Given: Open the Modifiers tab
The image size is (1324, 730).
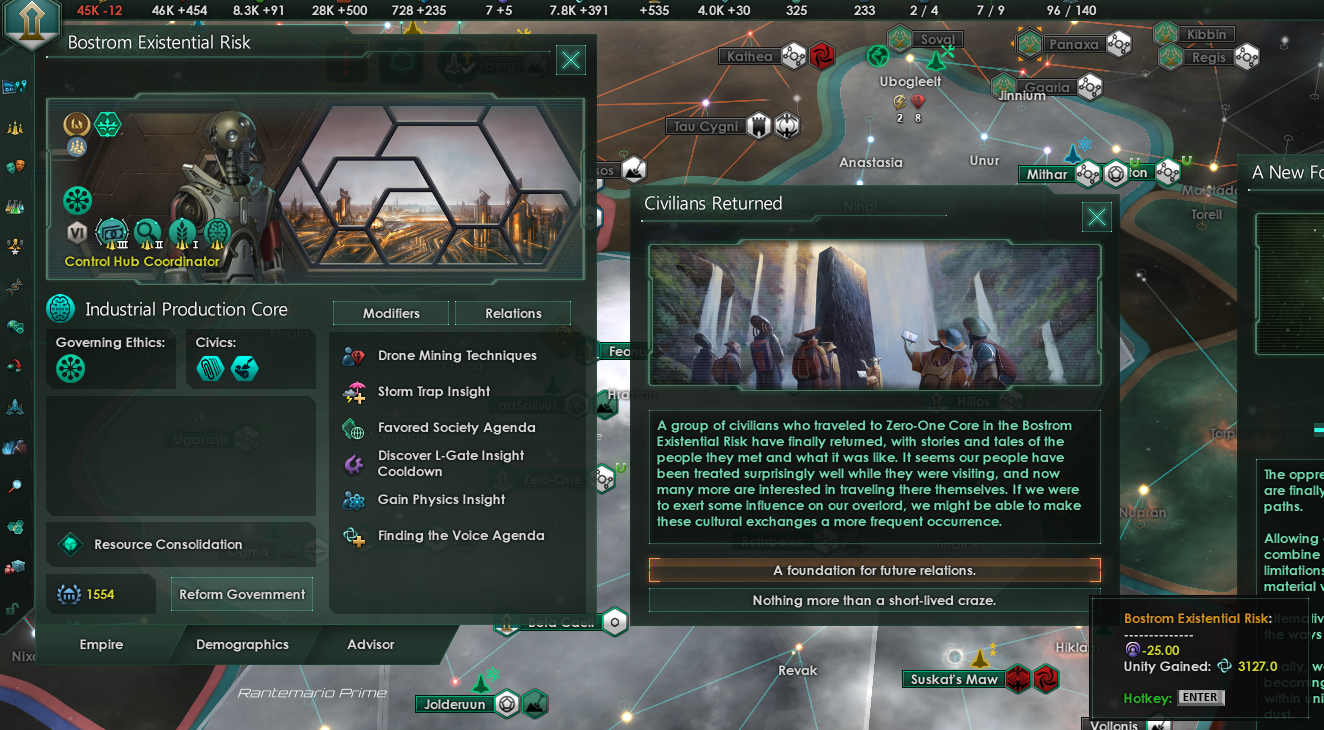Looking at the screenshot, I should point(390,313).
